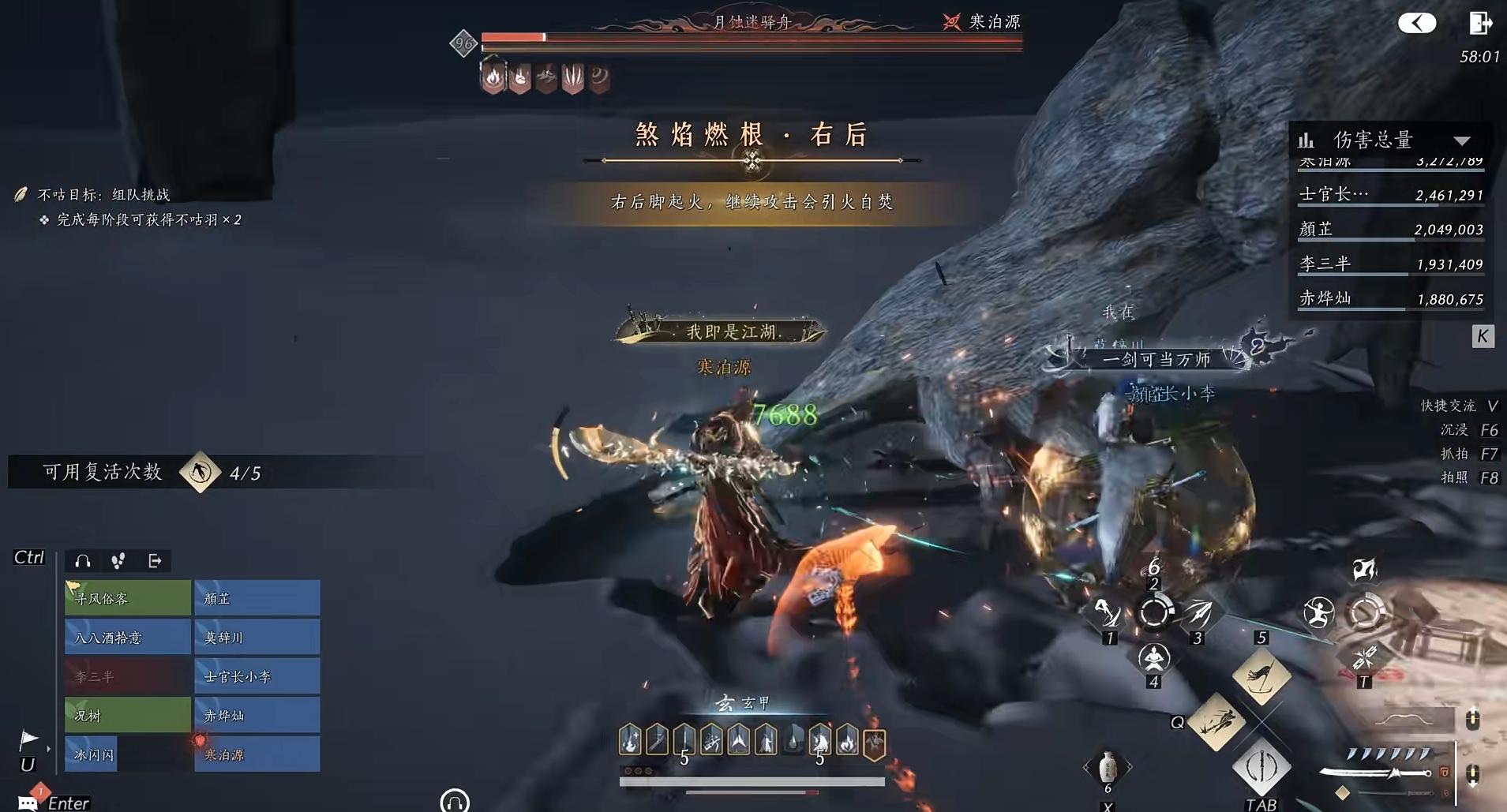Open the 伤害总量 damage statistics dropdown

pos(1461,140)
